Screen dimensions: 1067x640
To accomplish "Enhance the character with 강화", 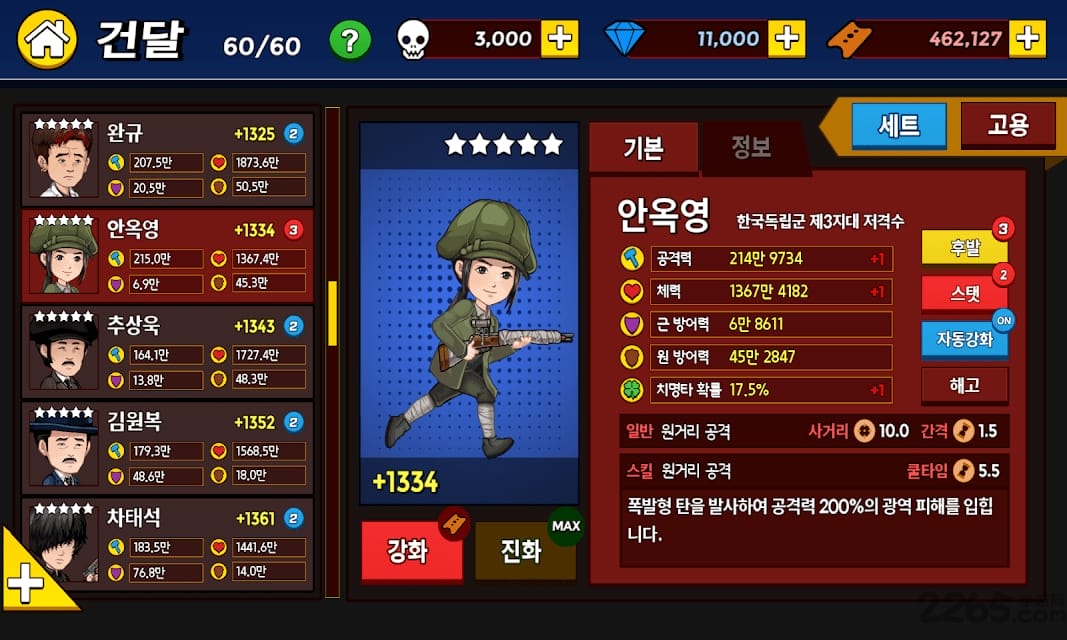I will tap(411, 551).
